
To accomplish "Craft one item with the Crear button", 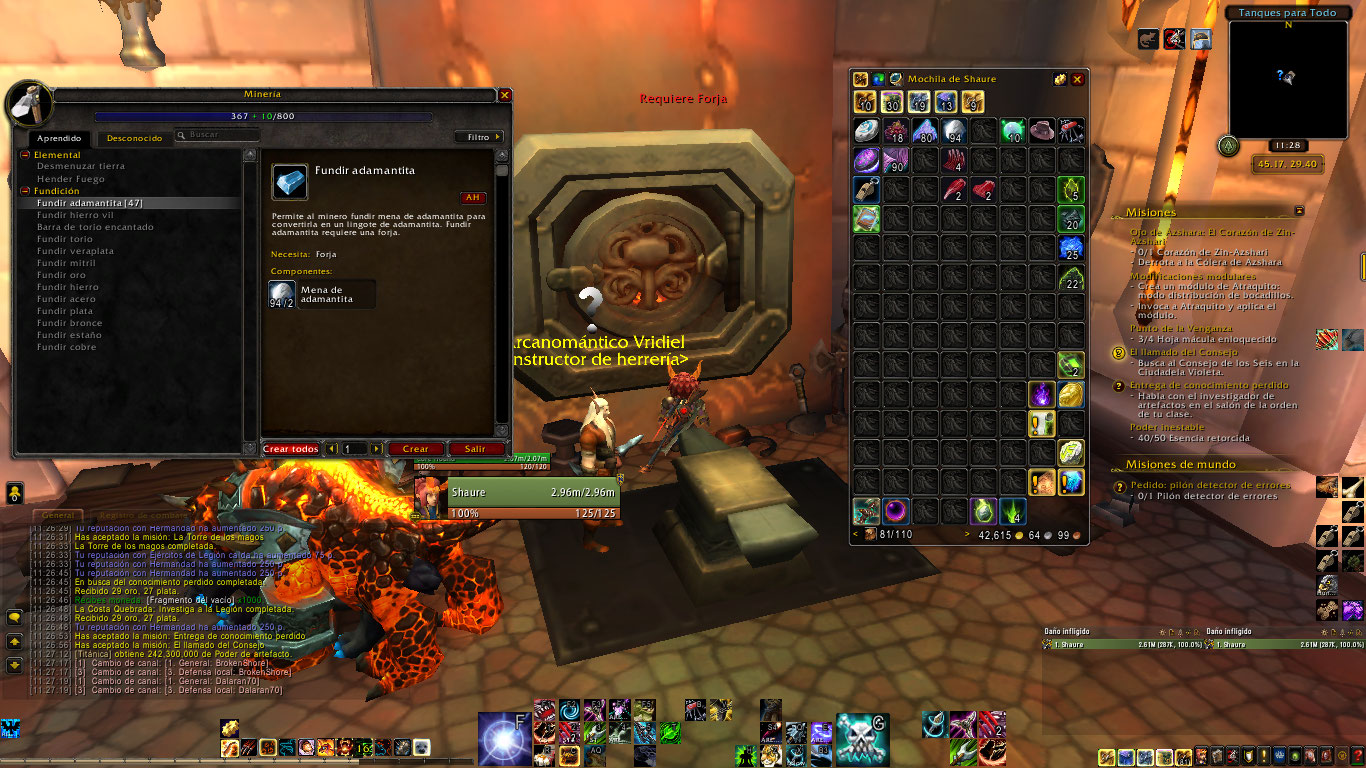I will [x=415, y=449].
